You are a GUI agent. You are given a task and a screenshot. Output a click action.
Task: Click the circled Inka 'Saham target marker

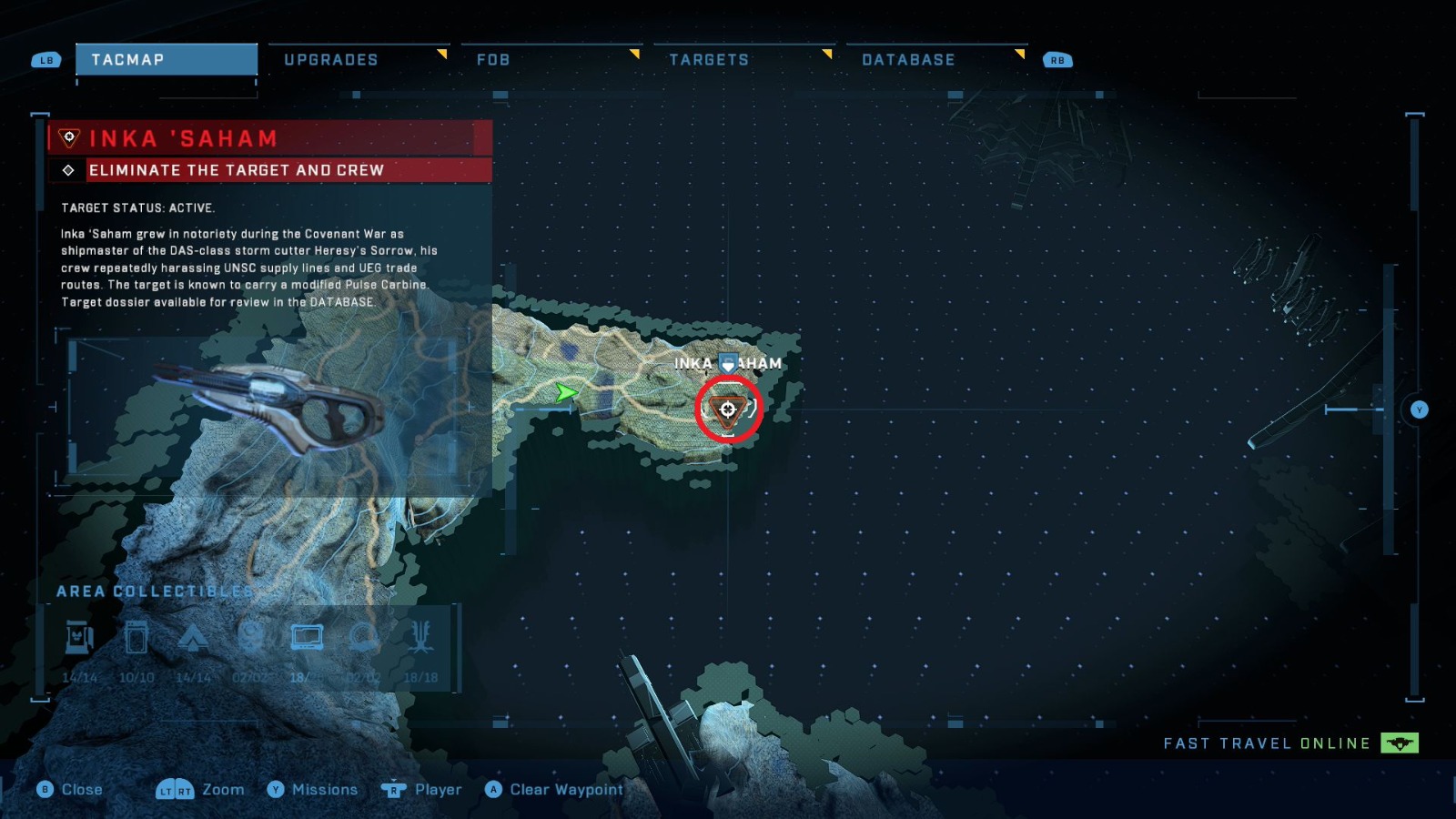[x=725, y=409]
